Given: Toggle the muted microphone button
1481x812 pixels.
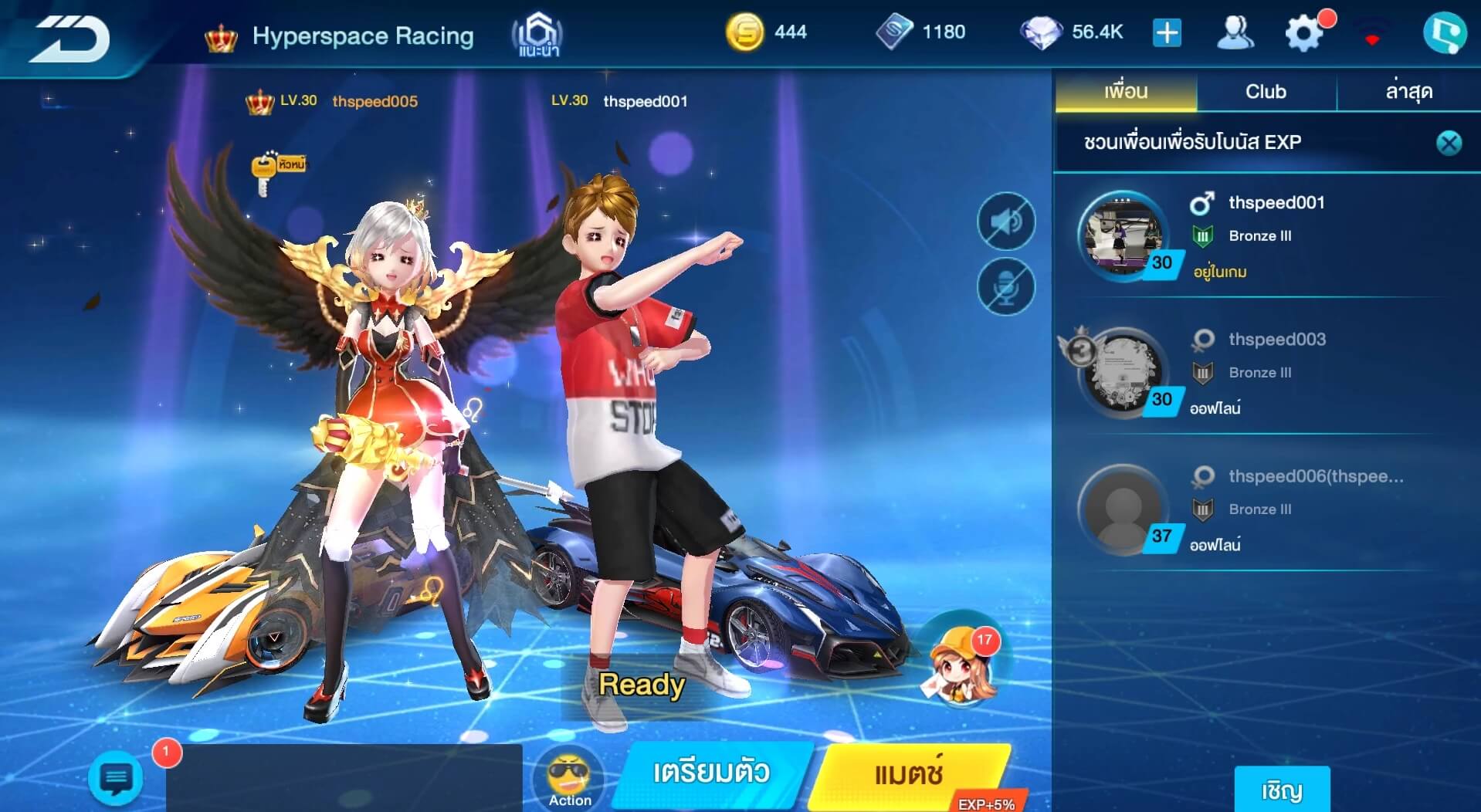Looking at the screenshot, I should point(1005,287).
